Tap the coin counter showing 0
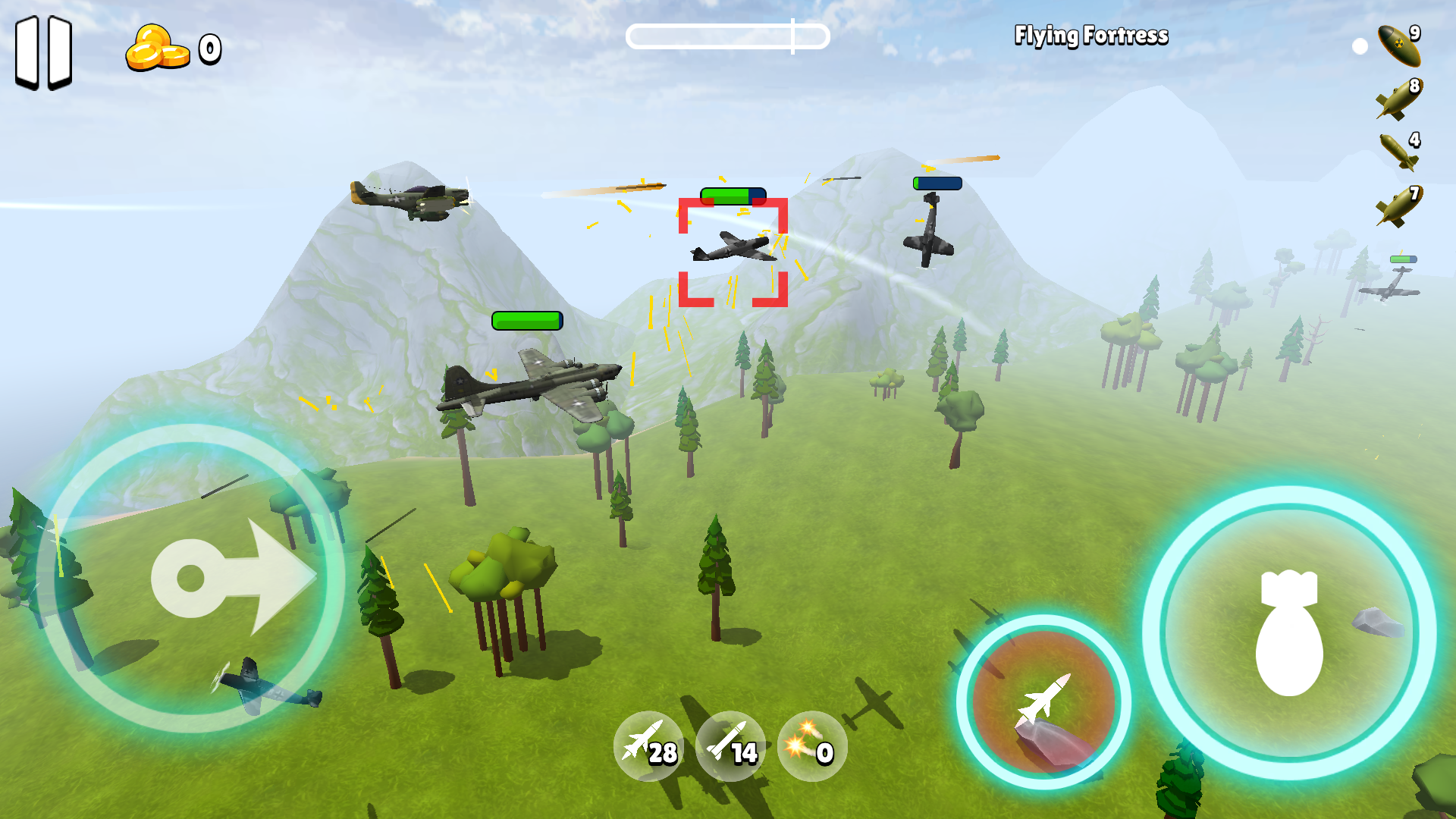 pos(206,49)
